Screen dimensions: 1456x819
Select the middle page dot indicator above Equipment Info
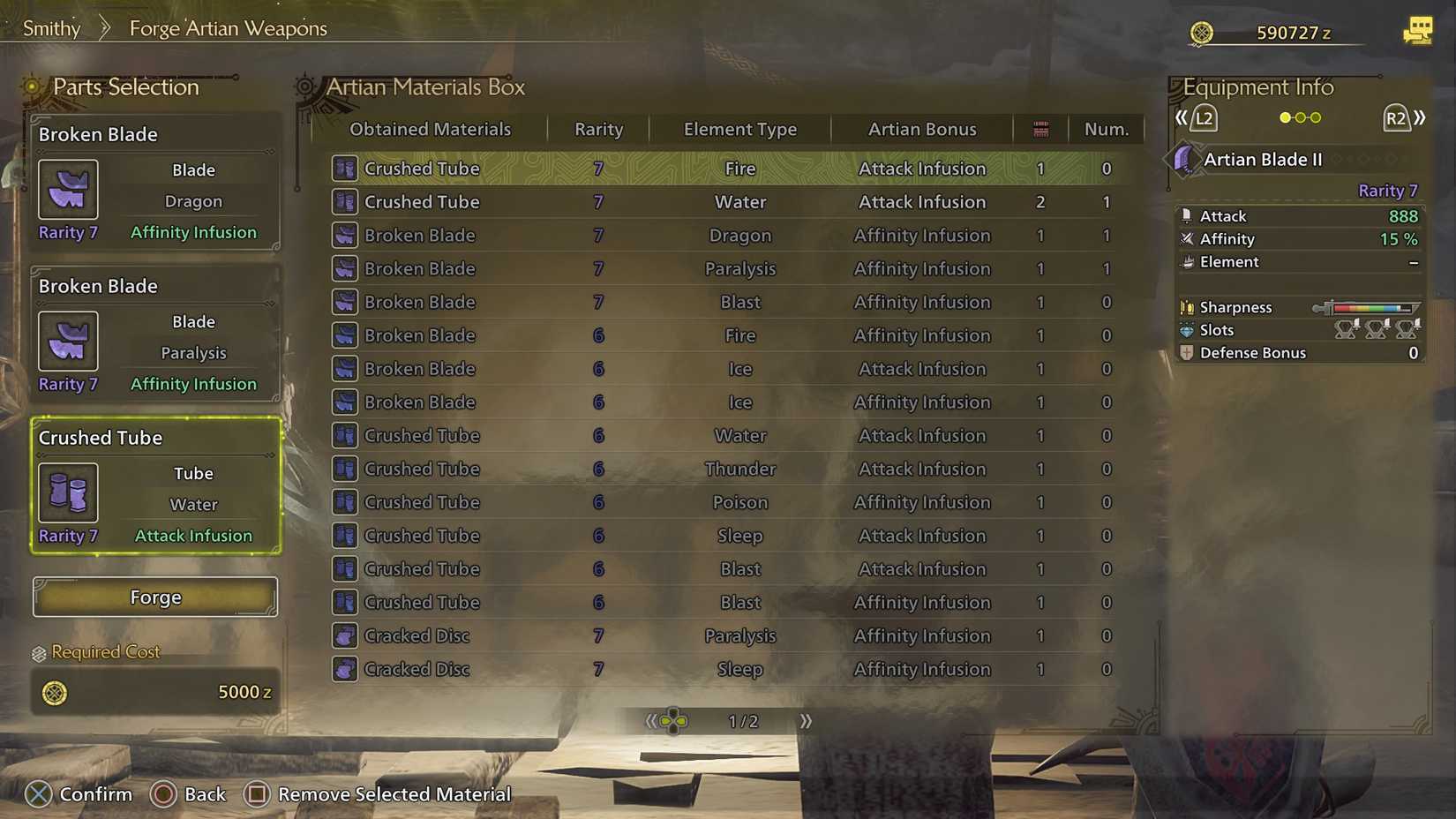[1300, 116]
